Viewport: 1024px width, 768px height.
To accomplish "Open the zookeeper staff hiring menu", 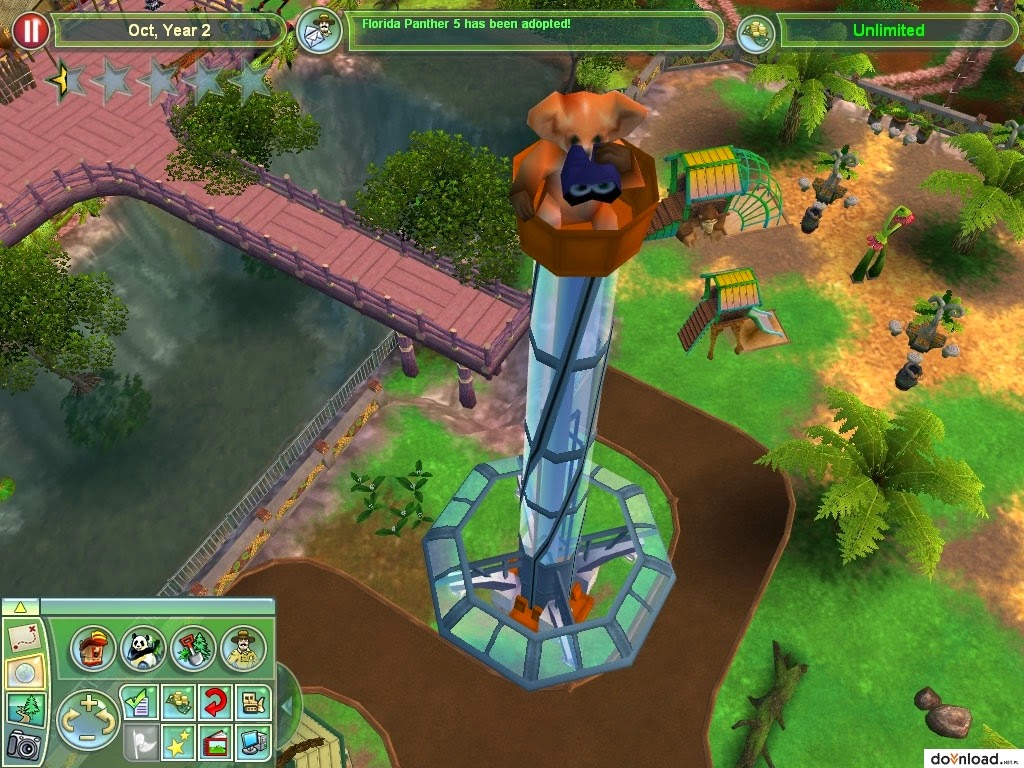I will pos(242,649).
